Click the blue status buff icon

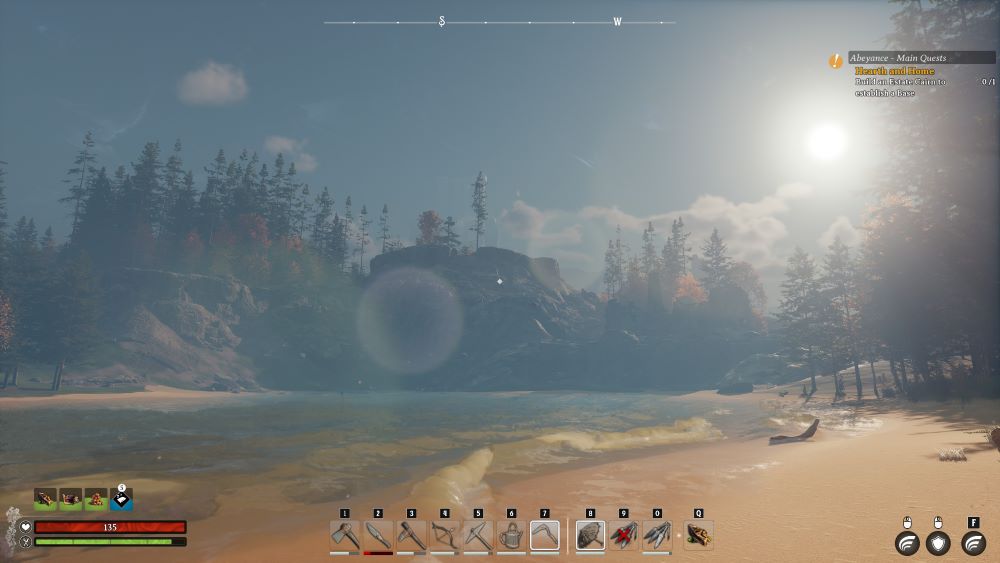click(x=121, y=497)
